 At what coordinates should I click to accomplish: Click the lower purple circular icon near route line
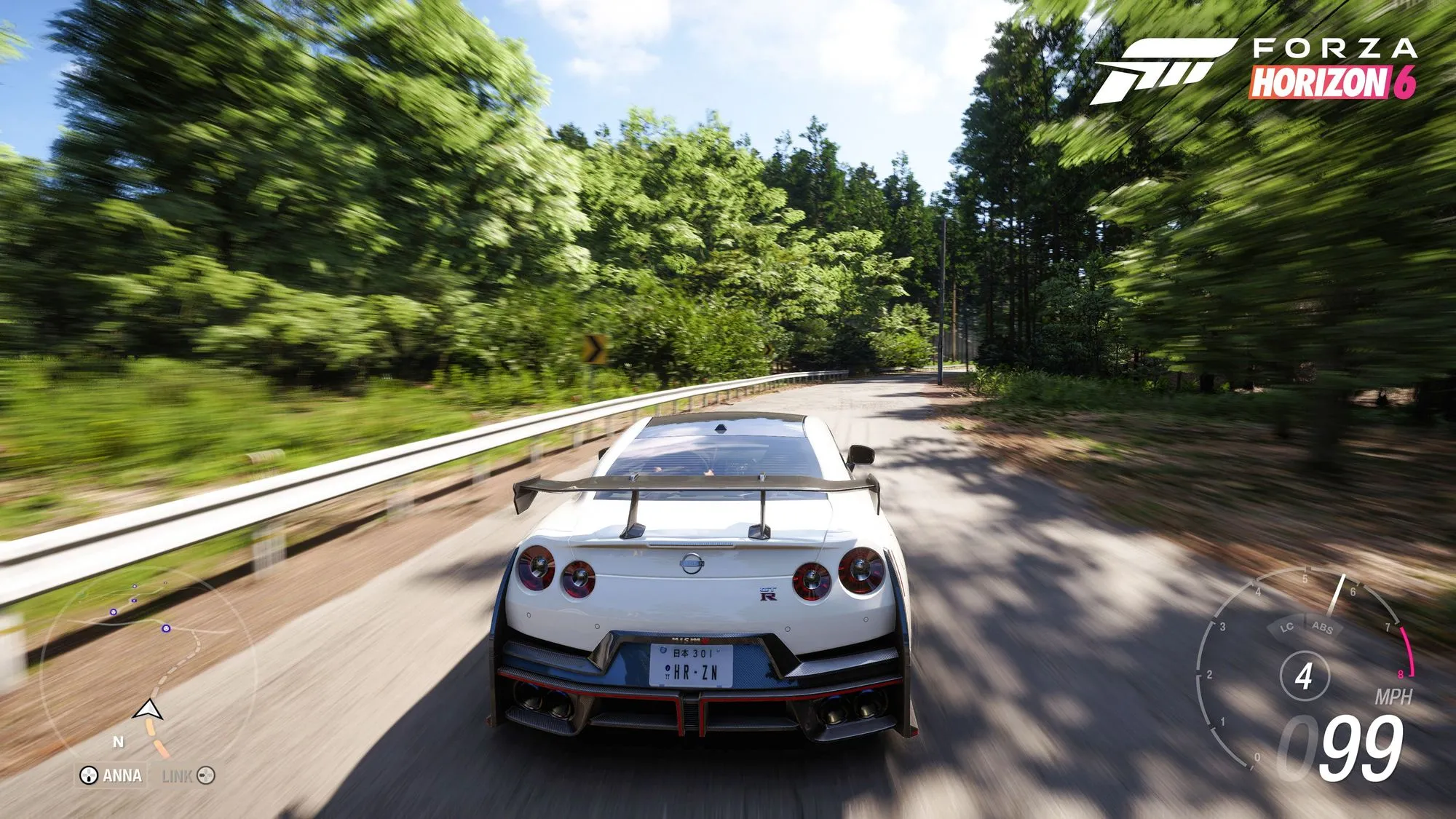pyautogui.click(x=165, y=629)
